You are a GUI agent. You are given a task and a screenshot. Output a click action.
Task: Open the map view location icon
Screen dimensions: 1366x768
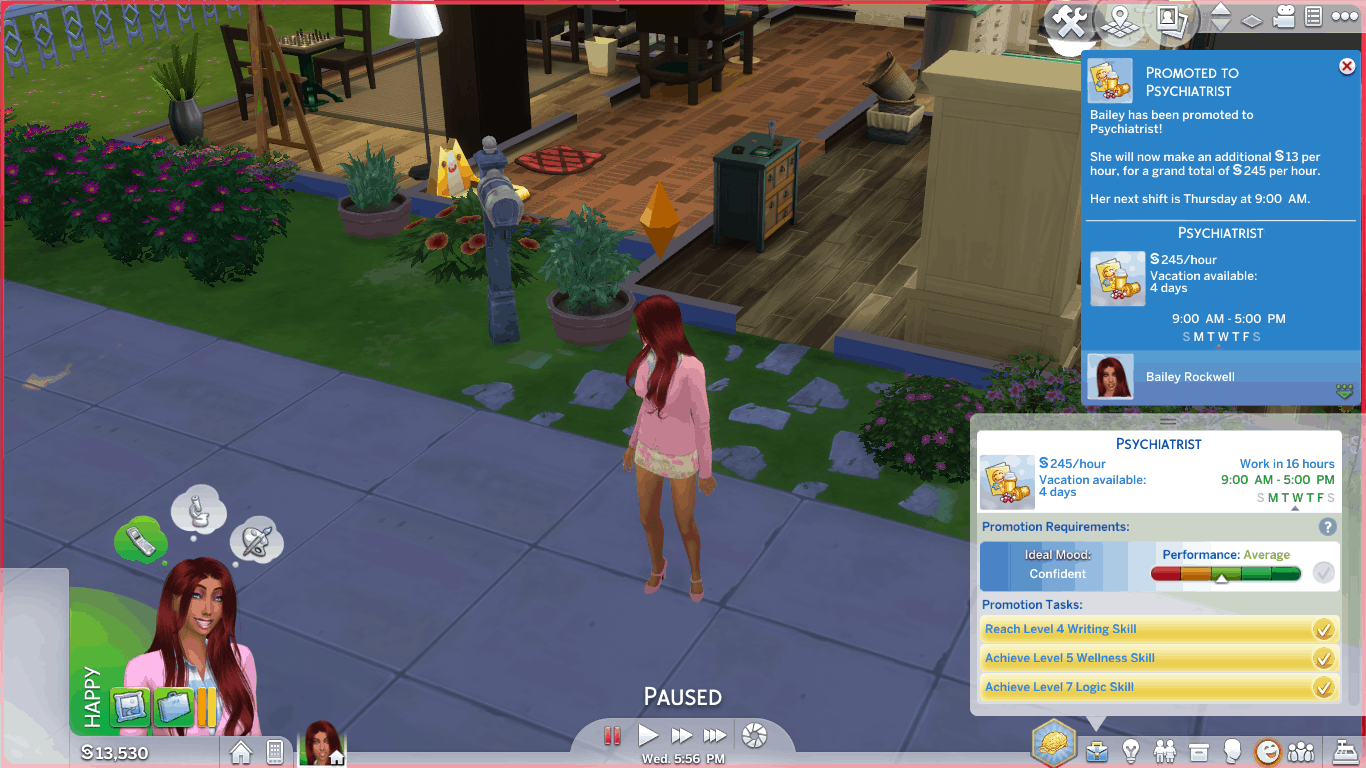click(x=1120, y=20)
